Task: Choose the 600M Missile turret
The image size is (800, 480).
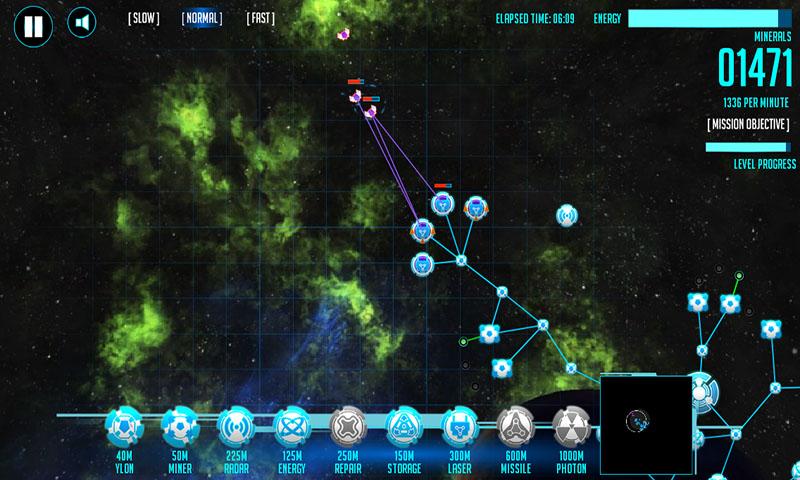Action: [x=516, y=427]
